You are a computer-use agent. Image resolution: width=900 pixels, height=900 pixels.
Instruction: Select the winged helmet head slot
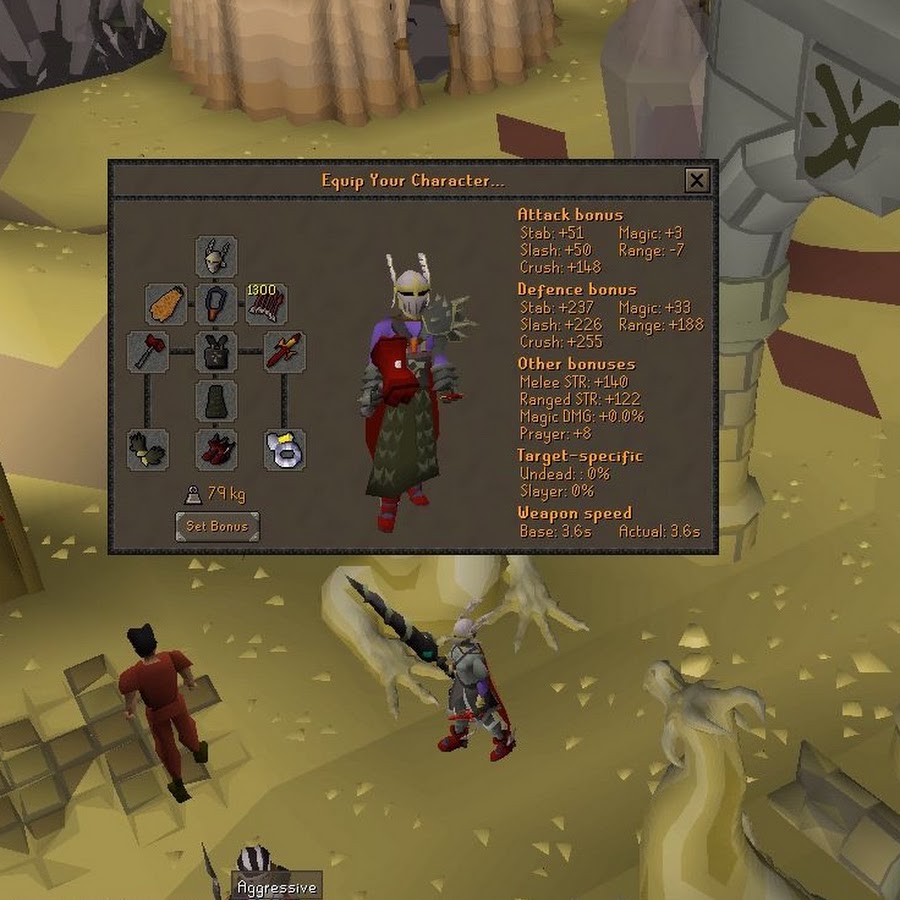(216, 258)
